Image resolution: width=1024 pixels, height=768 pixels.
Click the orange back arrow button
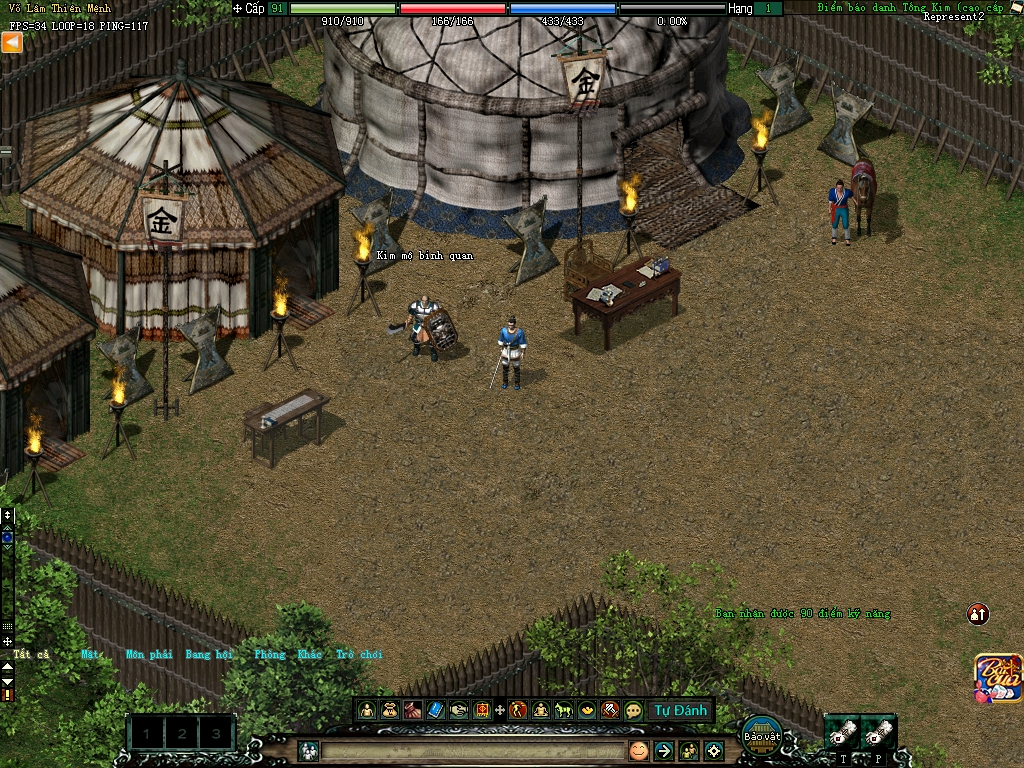click(12, 42)
